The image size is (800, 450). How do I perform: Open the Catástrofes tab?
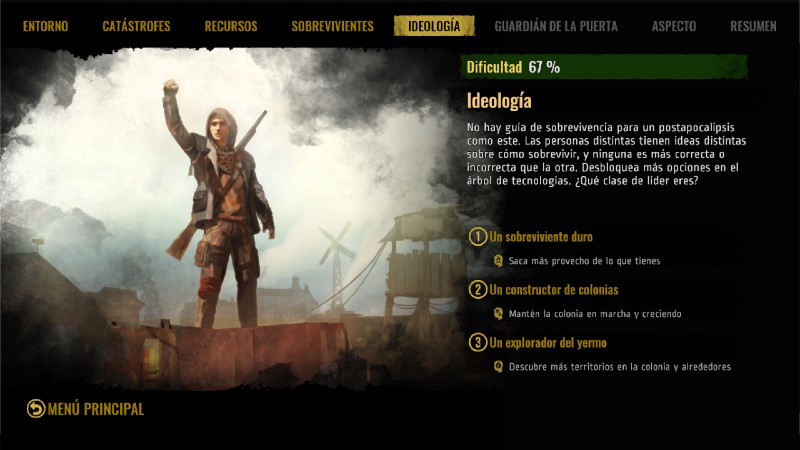pyautogui.click(x=136, y=26)
